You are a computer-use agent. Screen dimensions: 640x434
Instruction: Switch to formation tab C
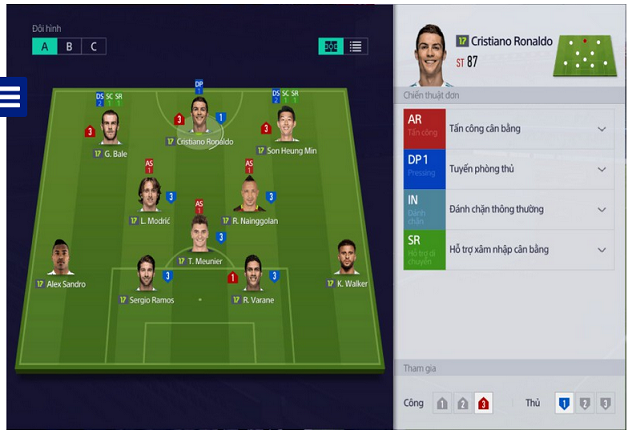(x=94, y=46)
